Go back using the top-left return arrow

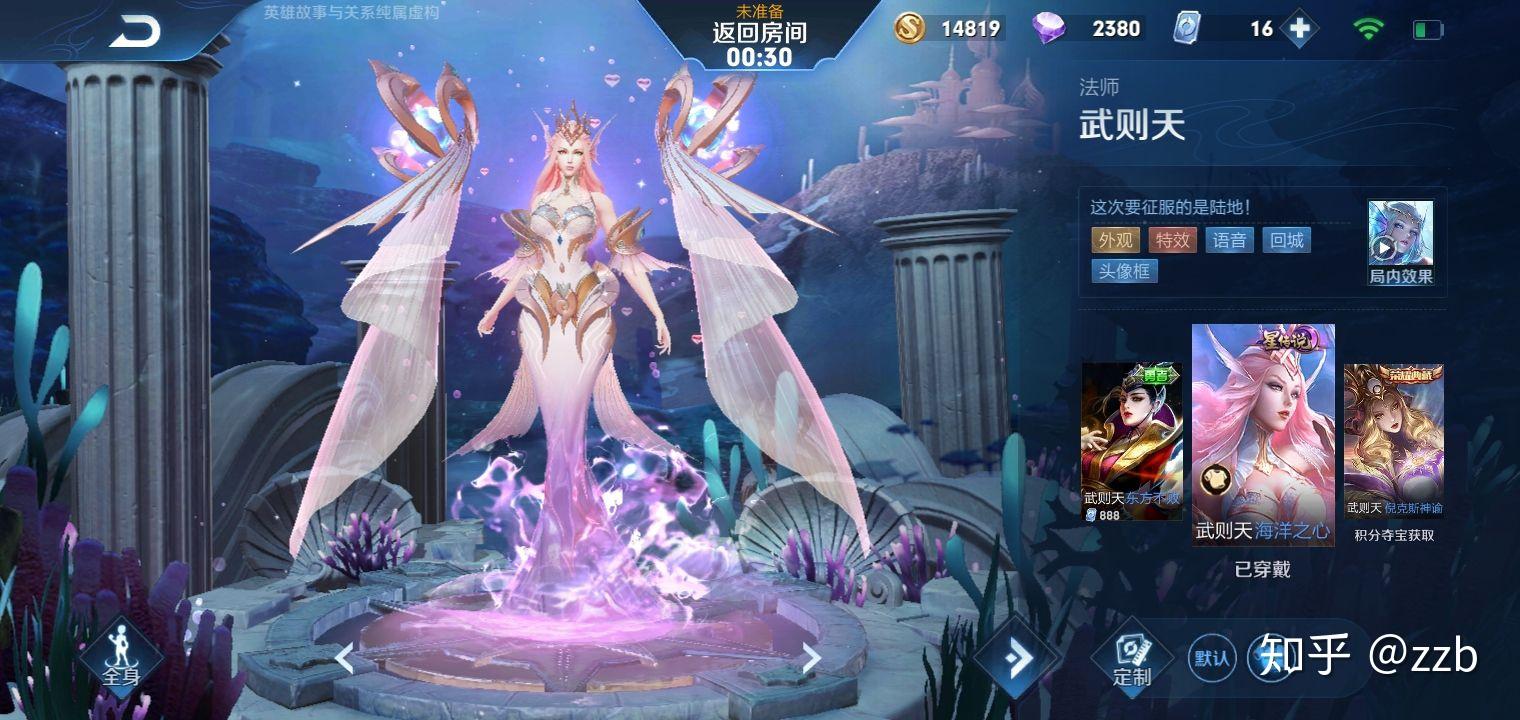[135, 32]
